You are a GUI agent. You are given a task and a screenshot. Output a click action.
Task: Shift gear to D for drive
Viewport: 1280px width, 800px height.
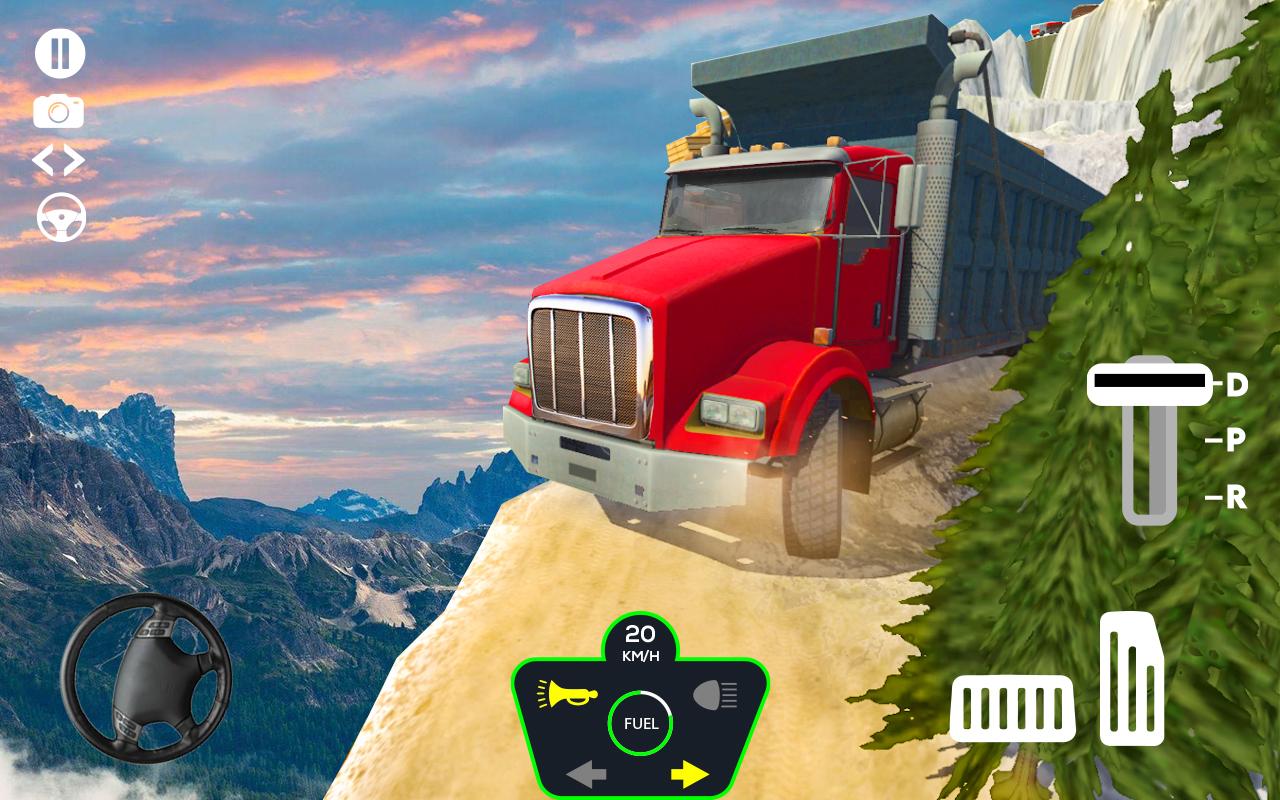pyautogui.click(x=1237, y=385)
